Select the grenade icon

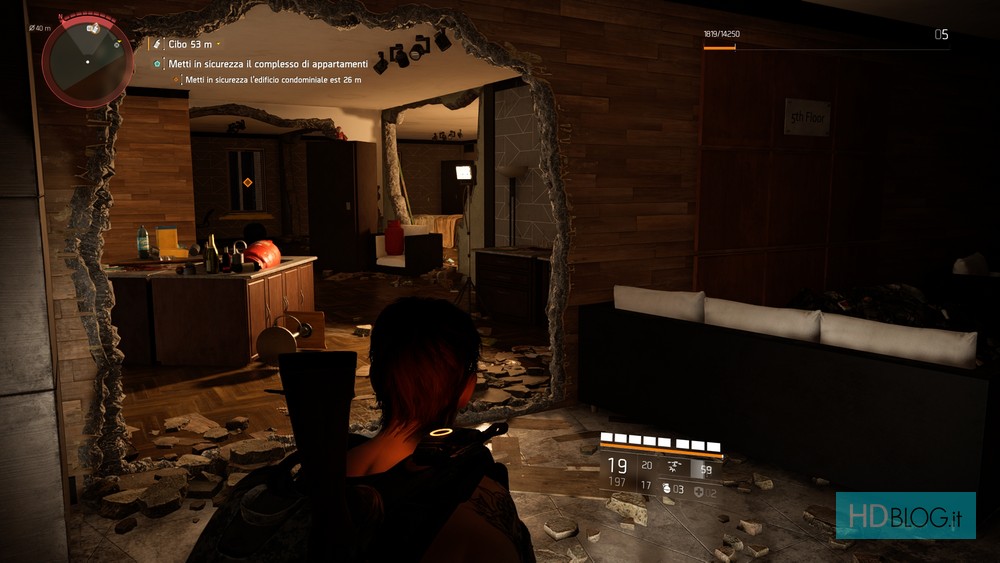pos(666,488)
